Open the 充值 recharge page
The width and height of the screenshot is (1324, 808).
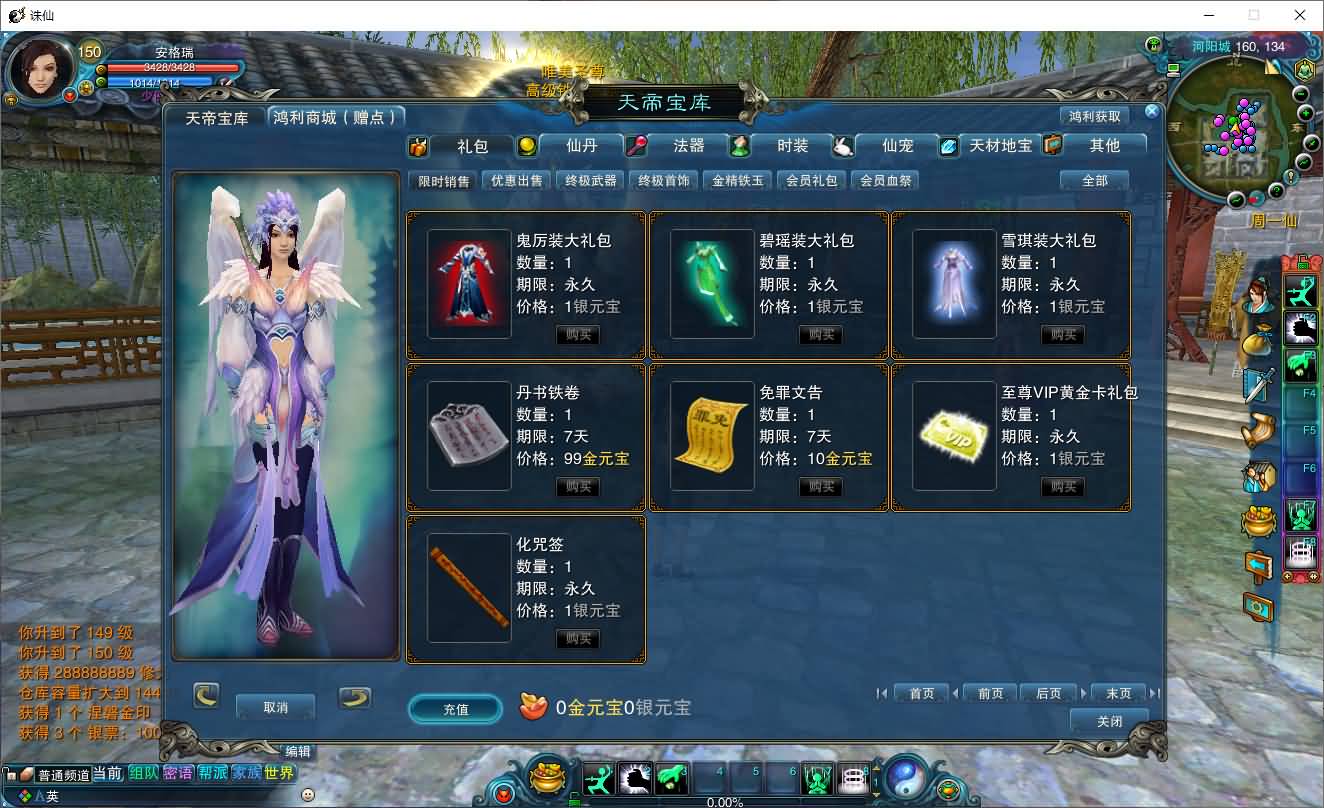[455, 709]
